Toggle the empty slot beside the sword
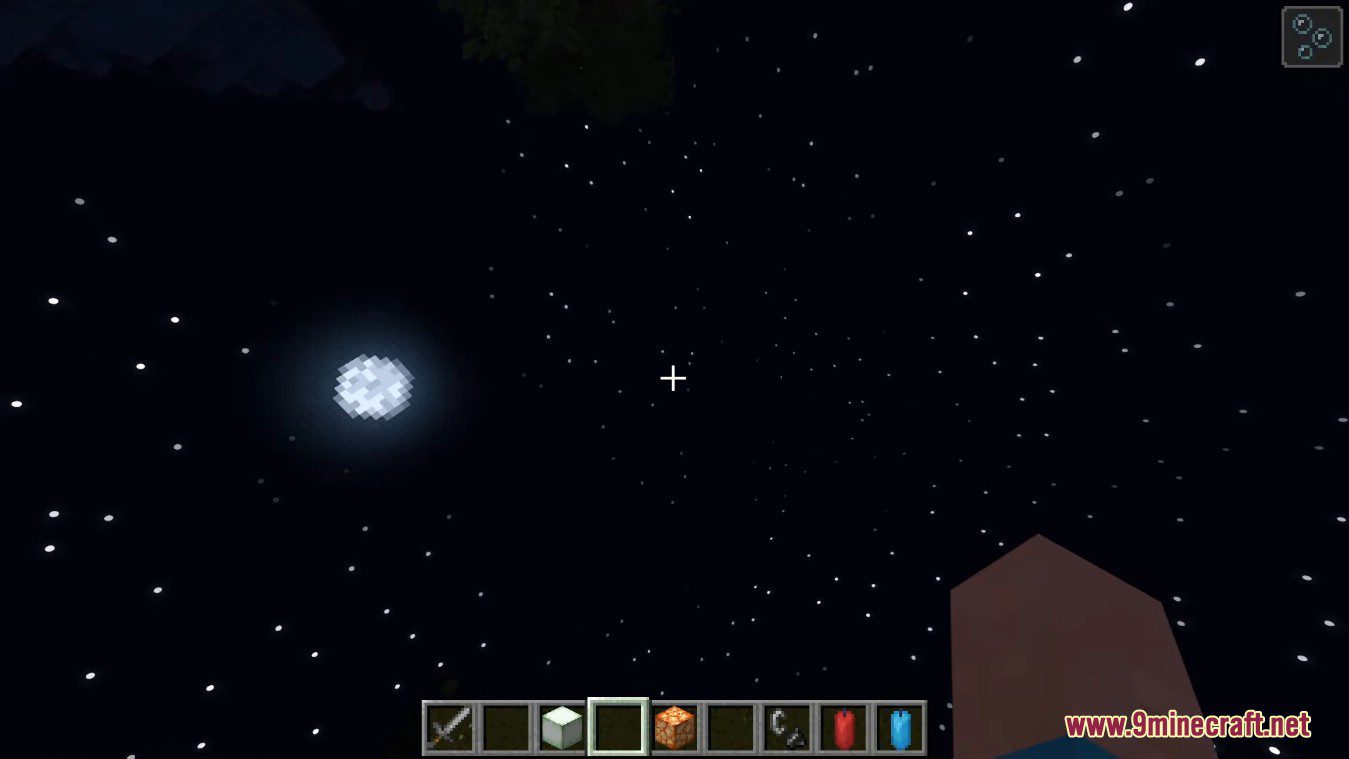 point(504,730)
